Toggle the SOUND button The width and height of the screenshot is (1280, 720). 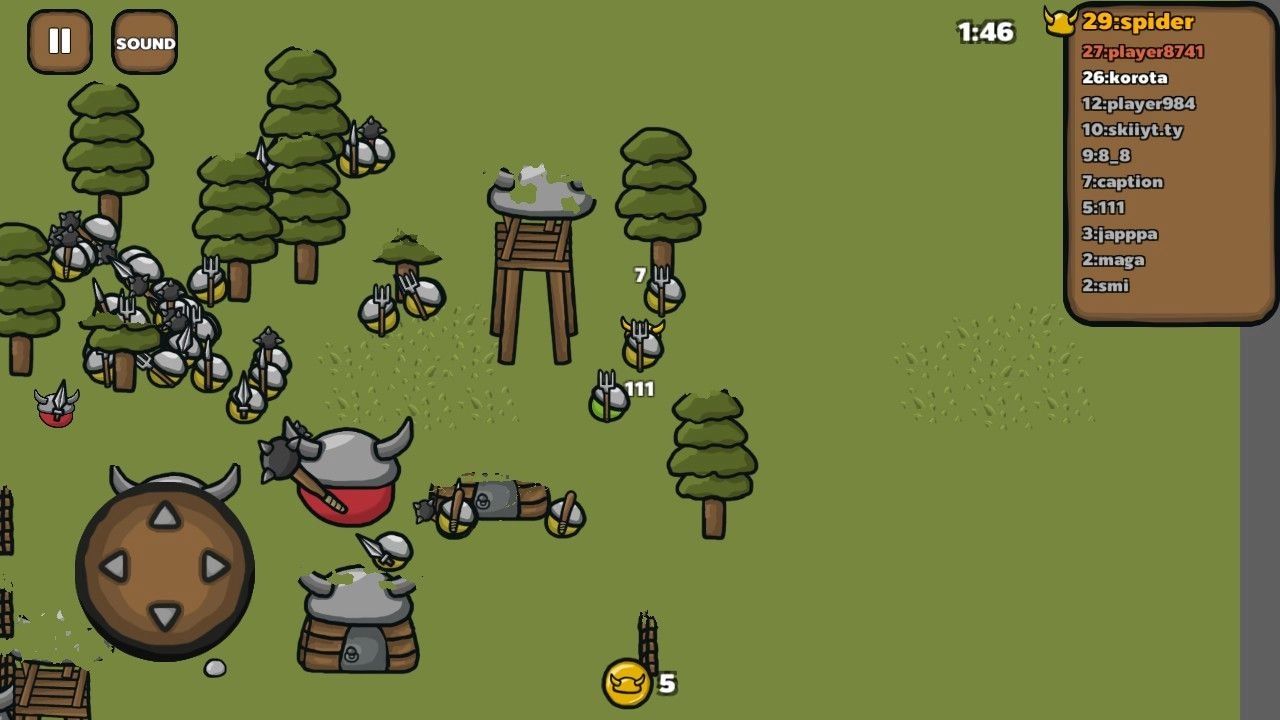pos(144,43)
